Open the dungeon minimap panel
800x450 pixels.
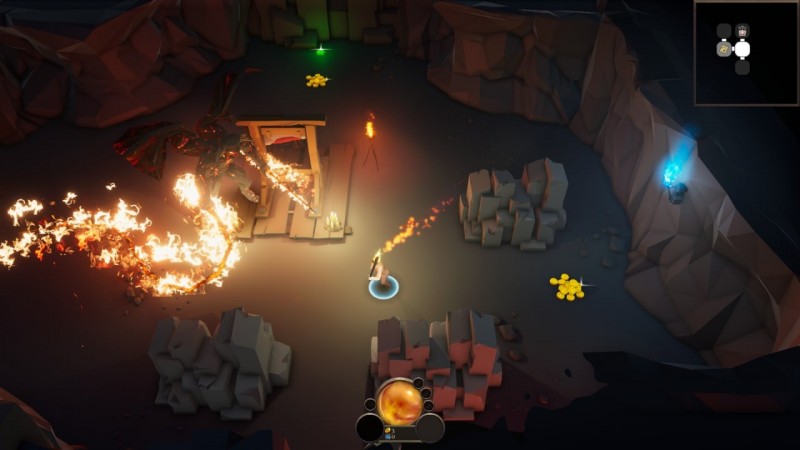pos(746,52)
